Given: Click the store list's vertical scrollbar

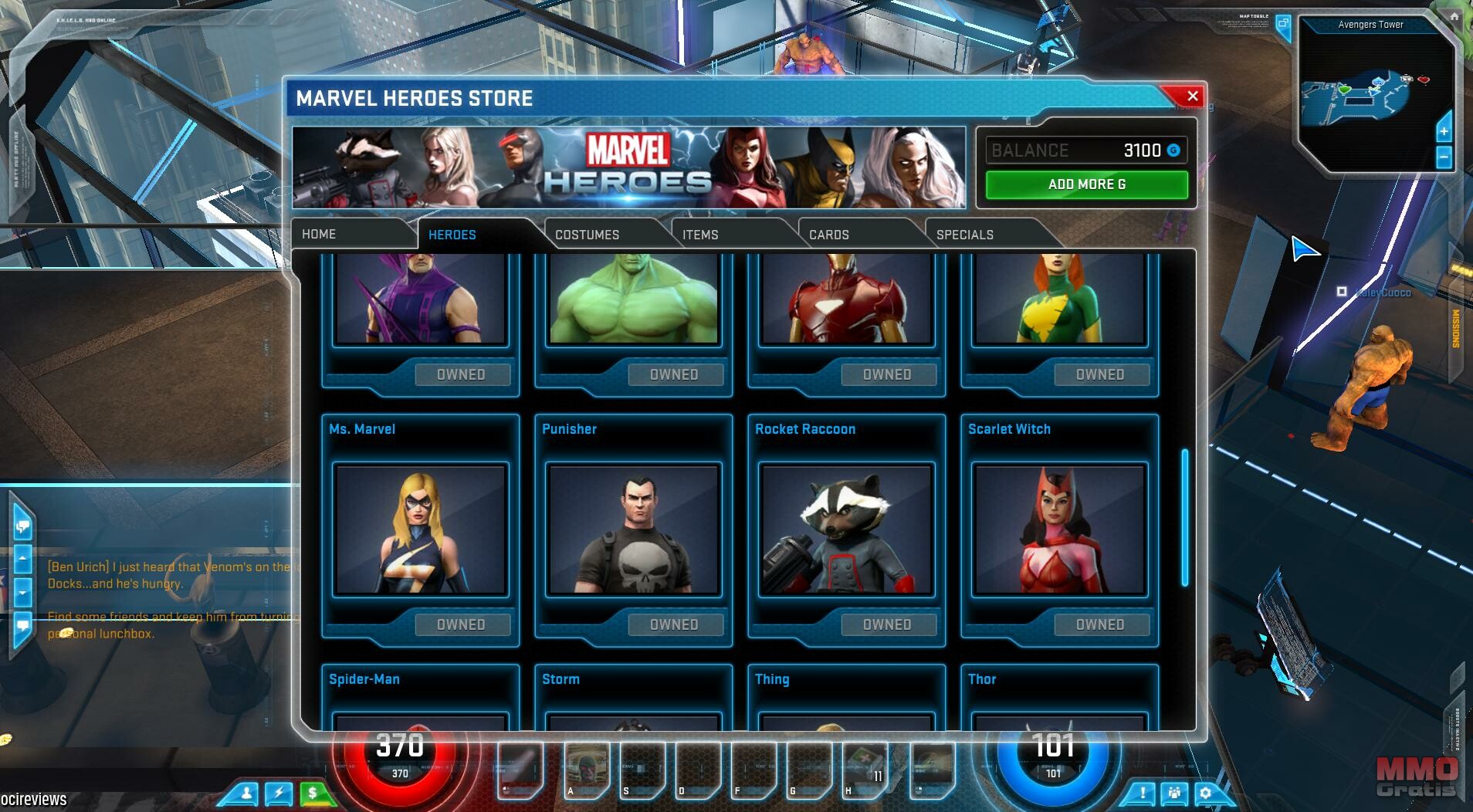Looking at the screenshot, I should point(1184,517).
